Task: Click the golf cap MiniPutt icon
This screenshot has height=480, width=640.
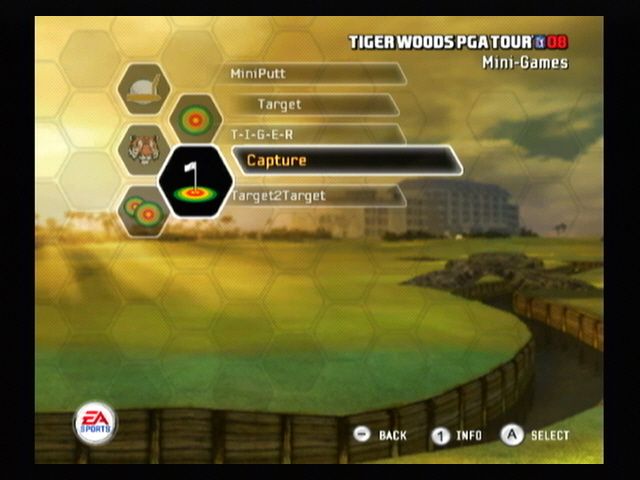Action: click(x=143, y=88)
